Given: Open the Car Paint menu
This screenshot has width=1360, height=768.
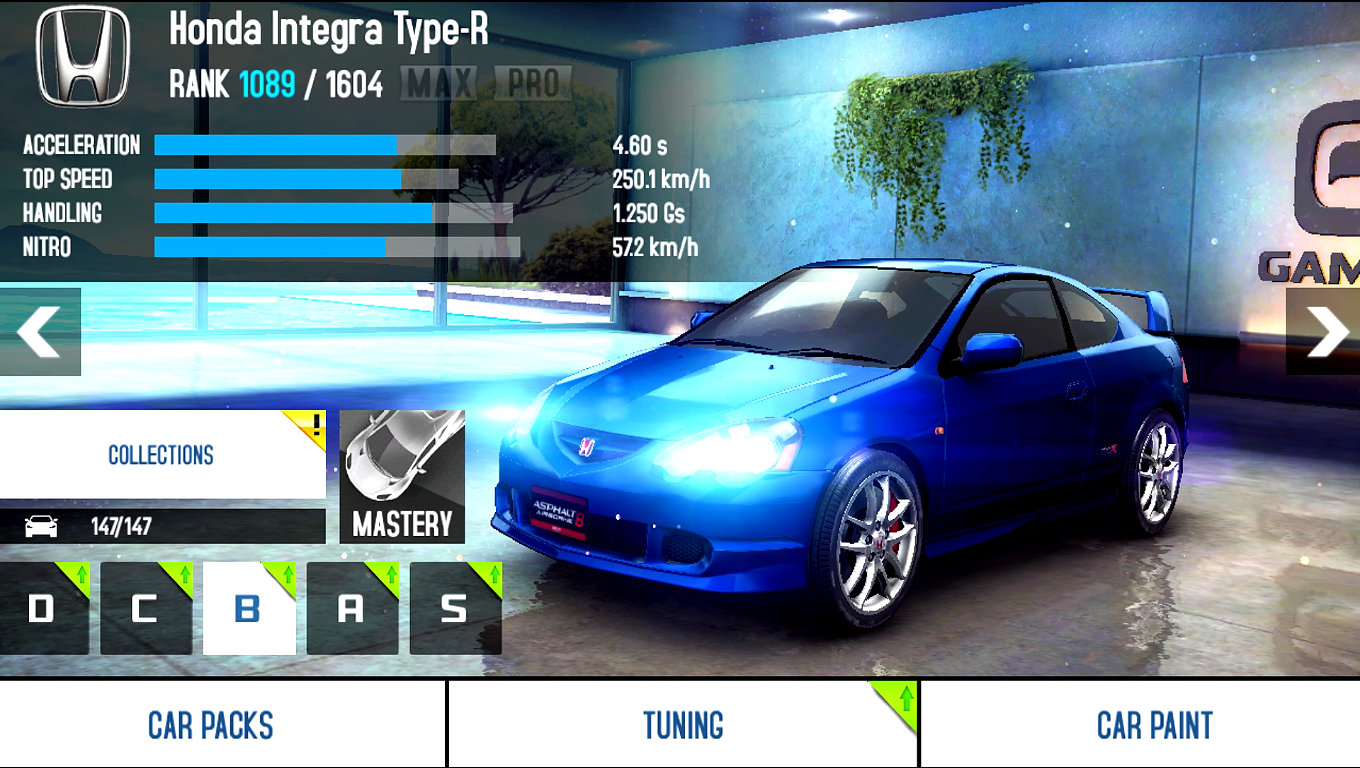Looking at the screenshot, I should pos(1154,725).
